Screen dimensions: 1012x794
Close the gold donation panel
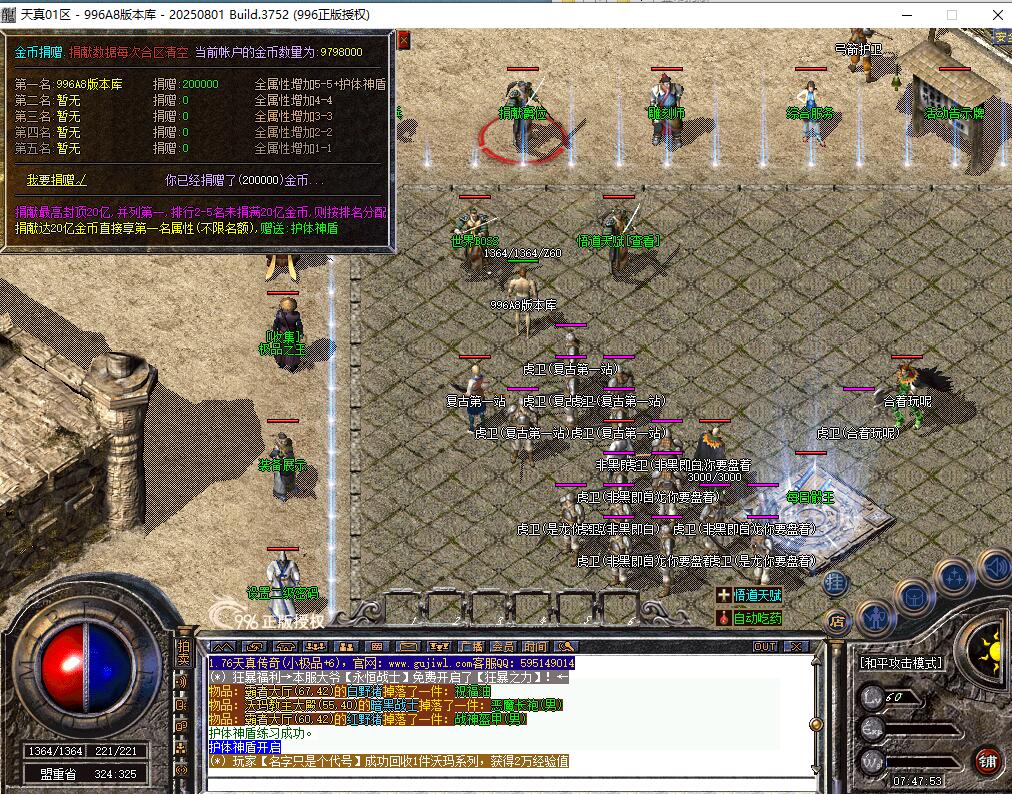[403, 39]
